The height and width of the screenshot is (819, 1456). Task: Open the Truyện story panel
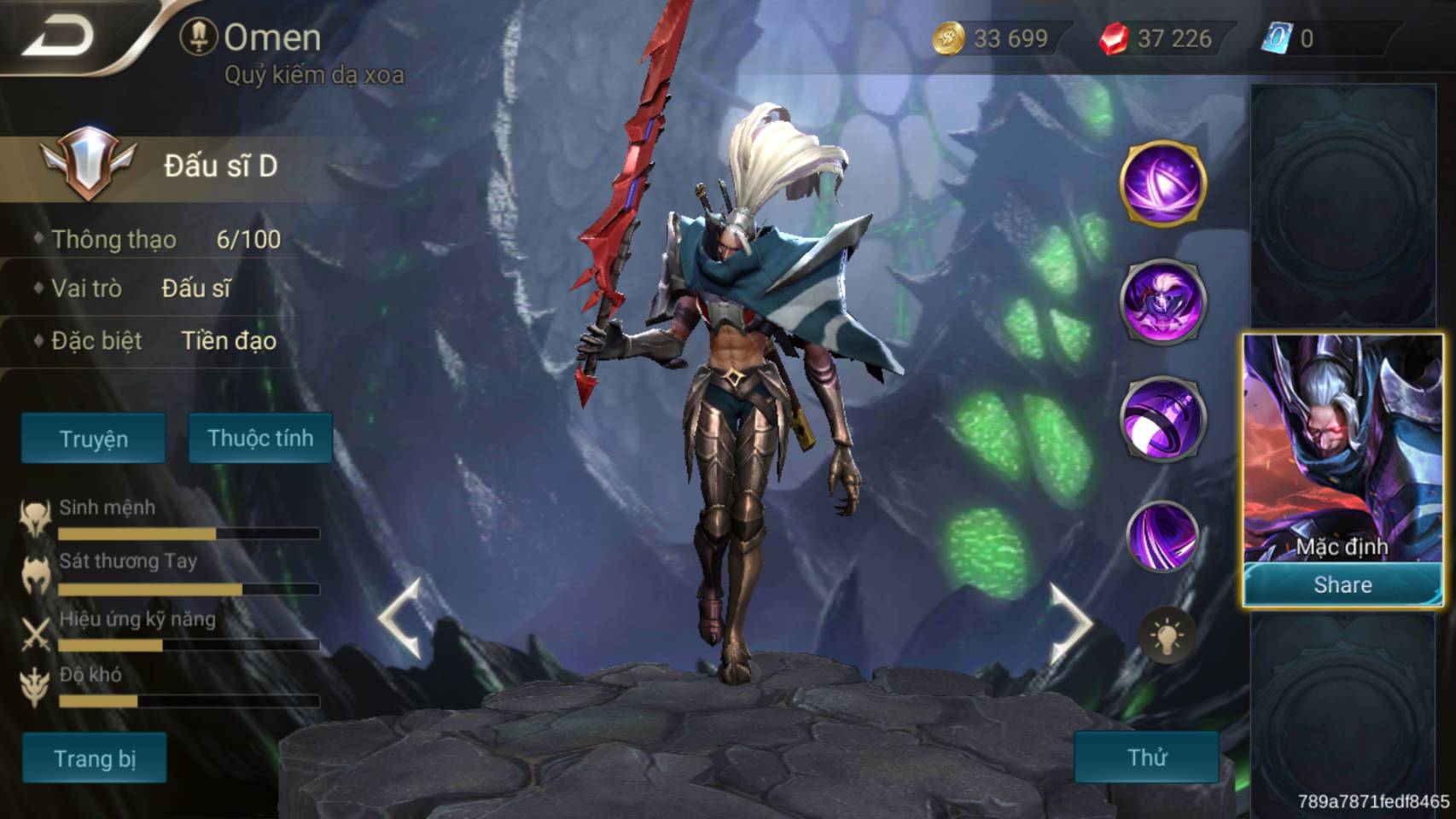(x=93, y=439)
